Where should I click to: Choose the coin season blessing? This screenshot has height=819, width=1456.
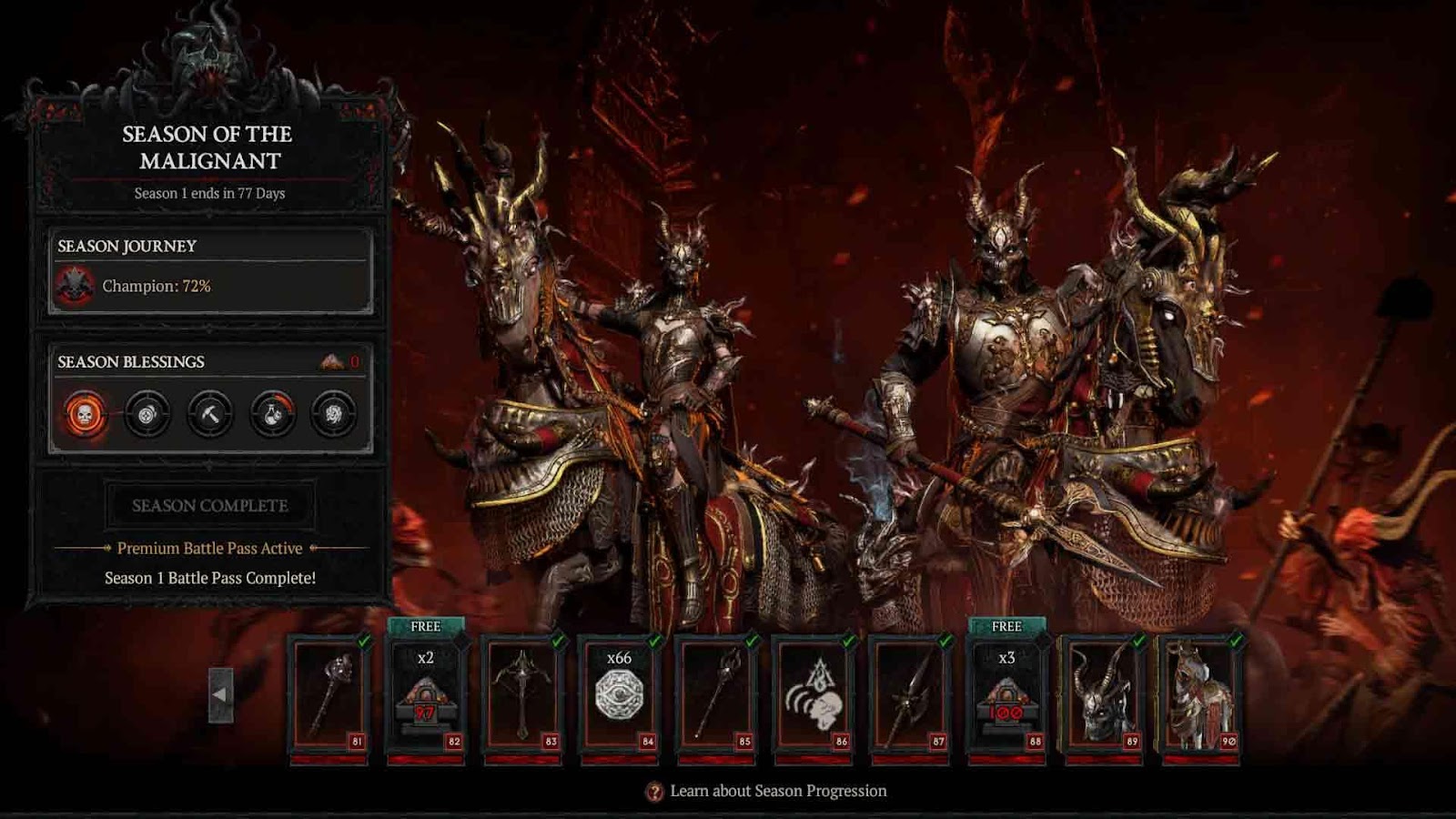click(x=147, y=415)
